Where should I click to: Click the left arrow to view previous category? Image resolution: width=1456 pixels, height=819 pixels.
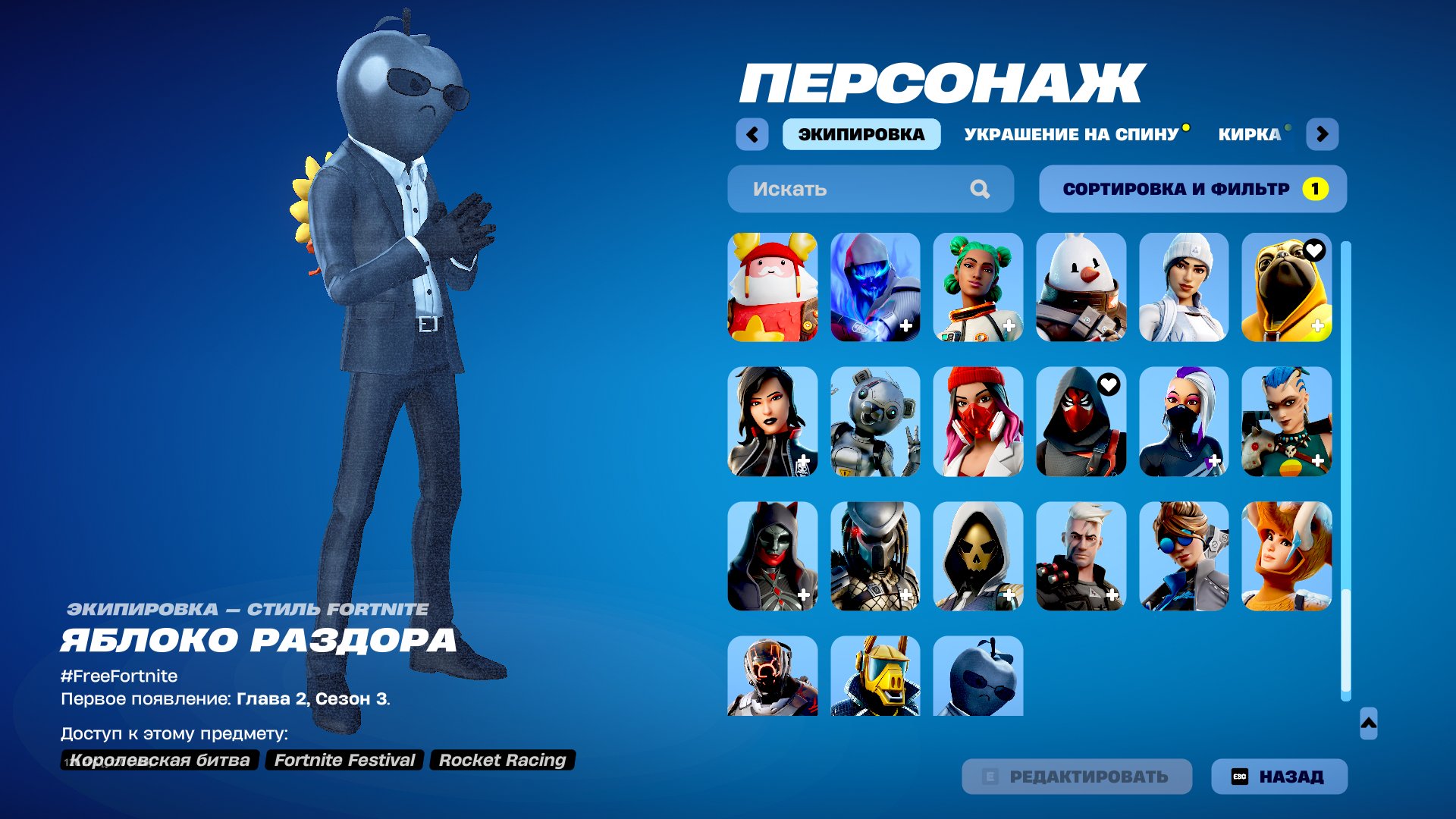(x=752, y=133)
